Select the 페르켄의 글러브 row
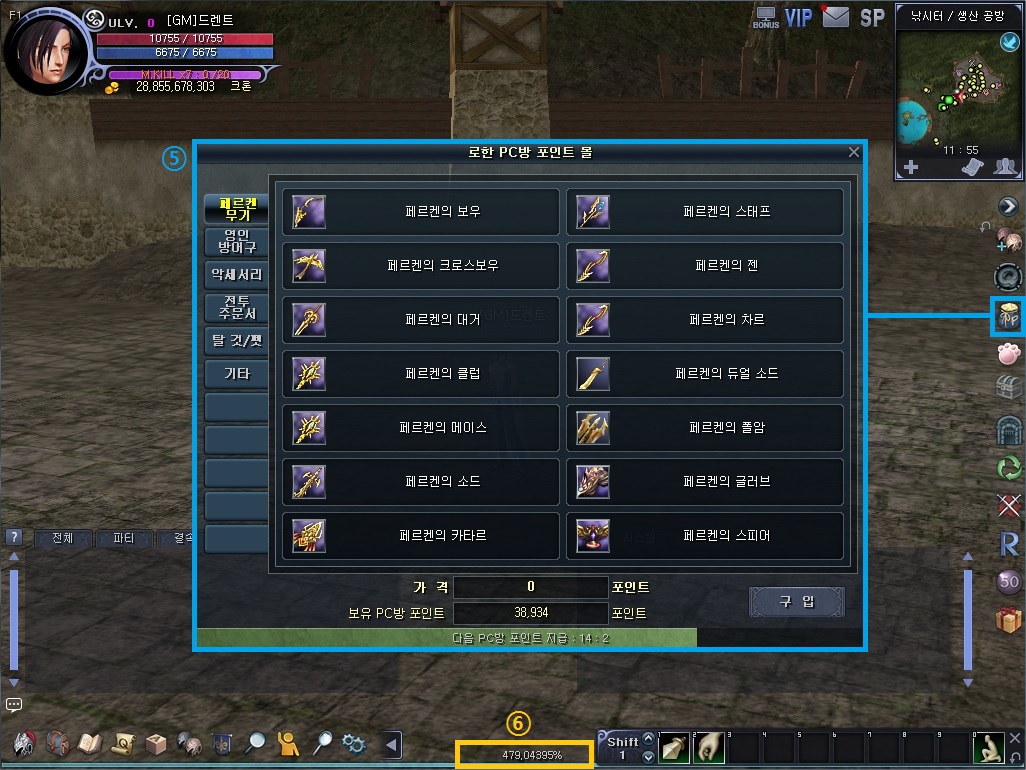Image resolution: width=1026 pixels, height=770 pixels. click(705, 482)
